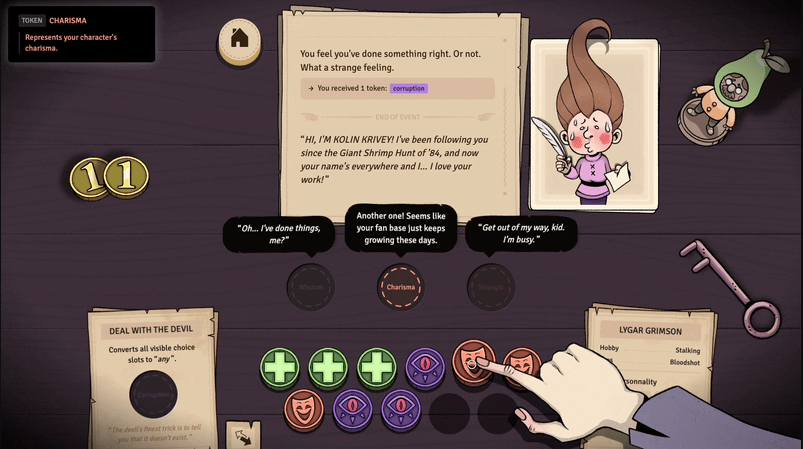The height and width of the screenshot is (449, 803).
Task: Activate the Corruption slot on Deal with the Devil
Action: point(154,394)
